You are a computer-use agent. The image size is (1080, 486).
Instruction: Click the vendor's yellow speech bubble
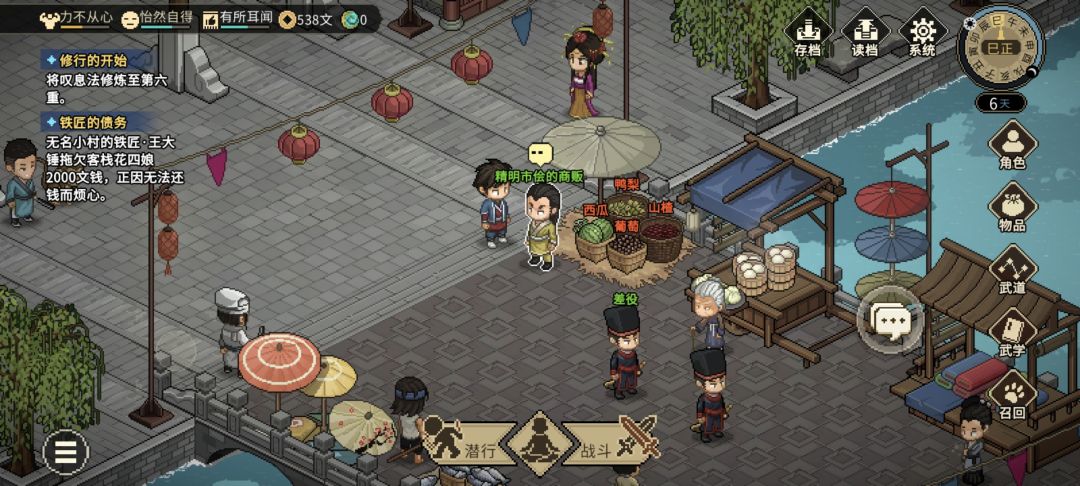click(x=540, y=153)
